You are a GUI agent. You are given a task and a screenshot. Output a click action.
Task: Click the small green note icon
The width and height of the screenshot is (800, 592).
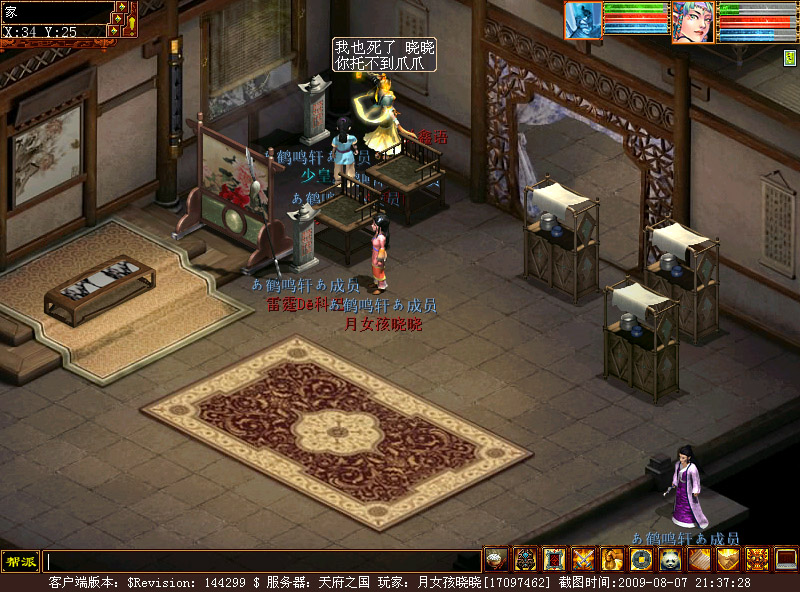click(x=790, y=58)
